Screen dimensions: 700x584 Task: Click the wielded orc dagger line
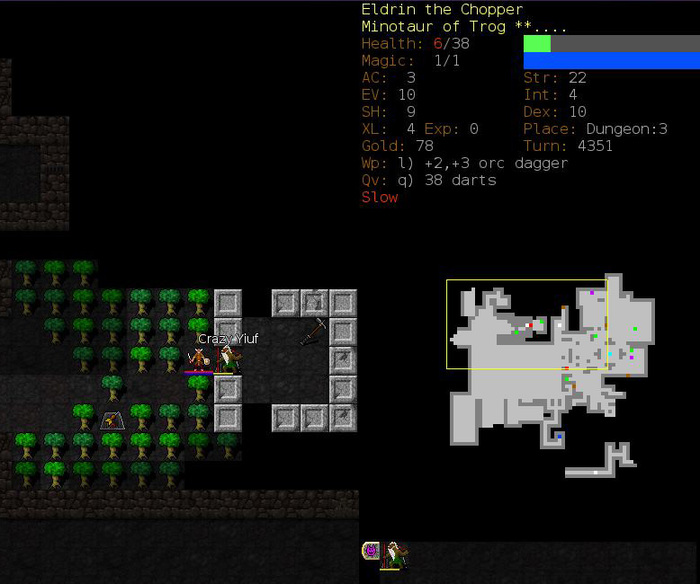click(465, 163)
